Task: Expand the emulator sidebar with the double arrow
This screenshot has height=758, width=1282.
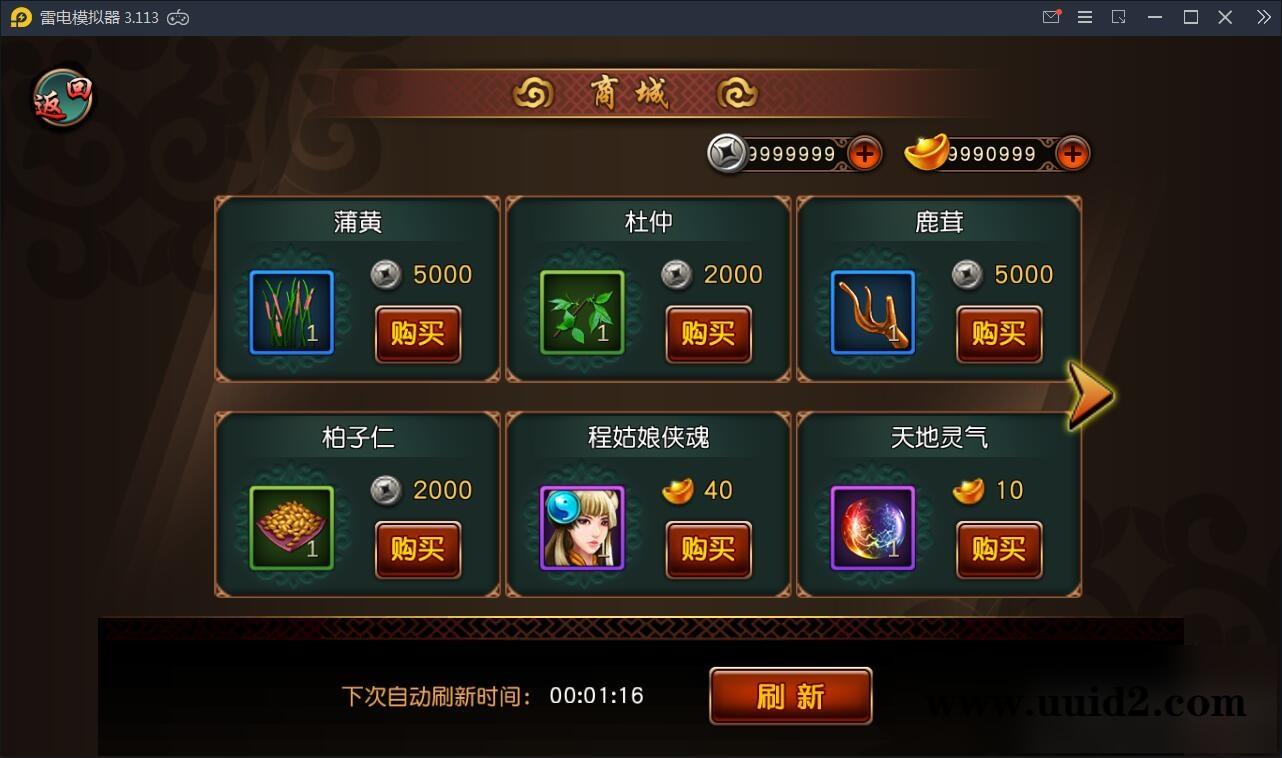Action: [x=1263, y=16]
